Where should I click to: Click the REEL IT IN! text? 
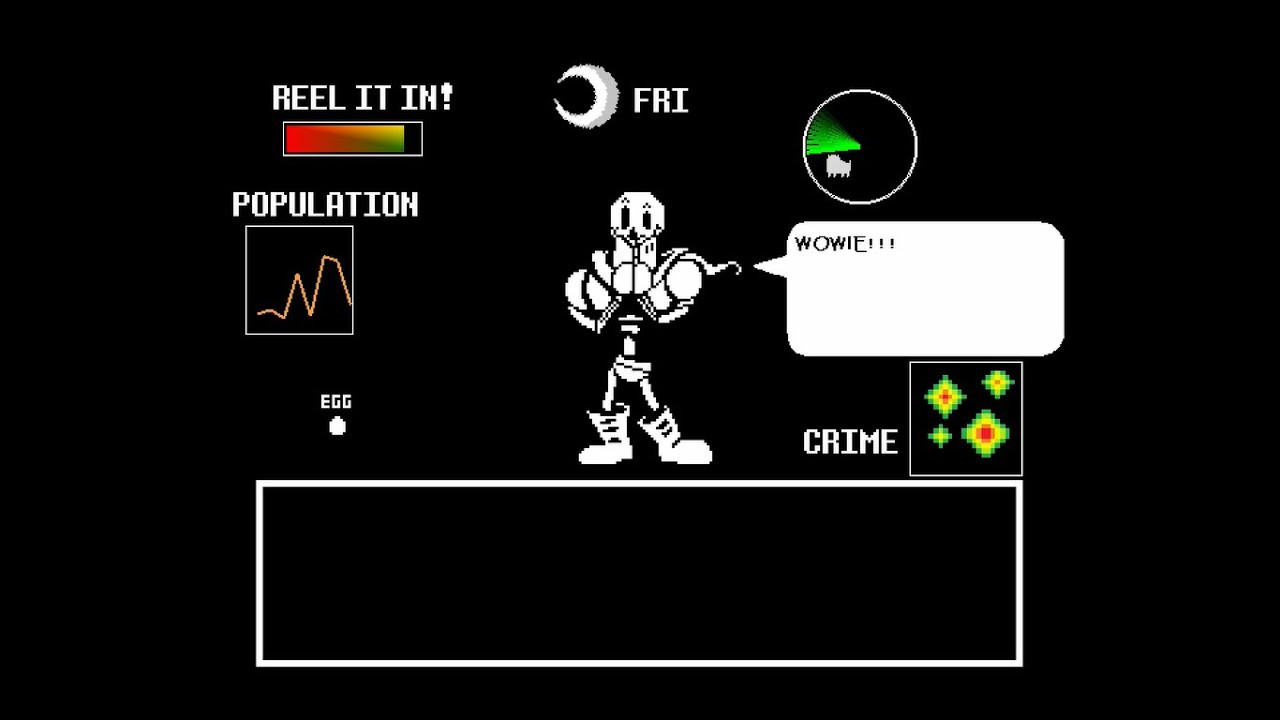coord(362,96)
